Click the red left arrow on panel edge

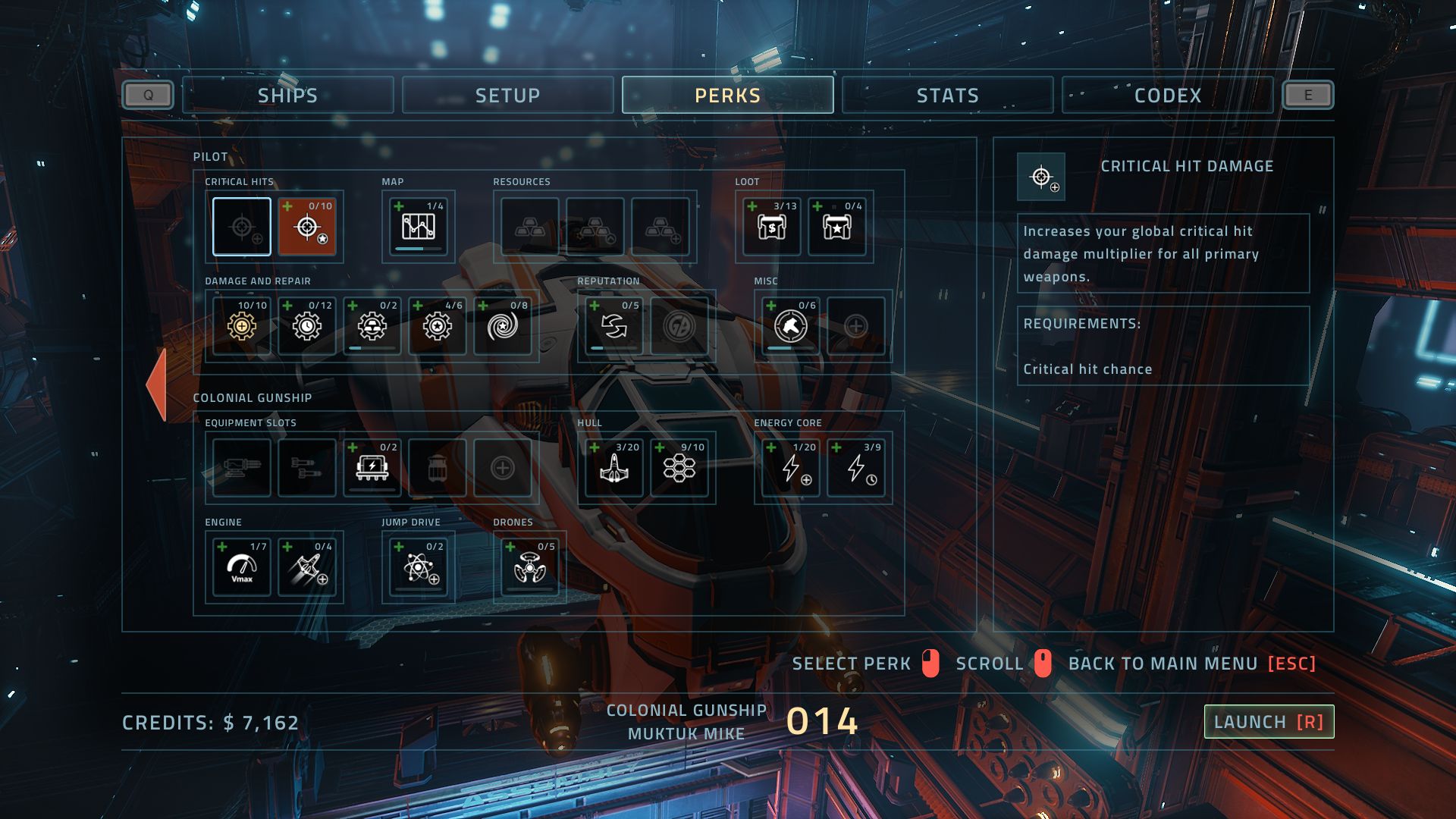(x=157, y=384)
